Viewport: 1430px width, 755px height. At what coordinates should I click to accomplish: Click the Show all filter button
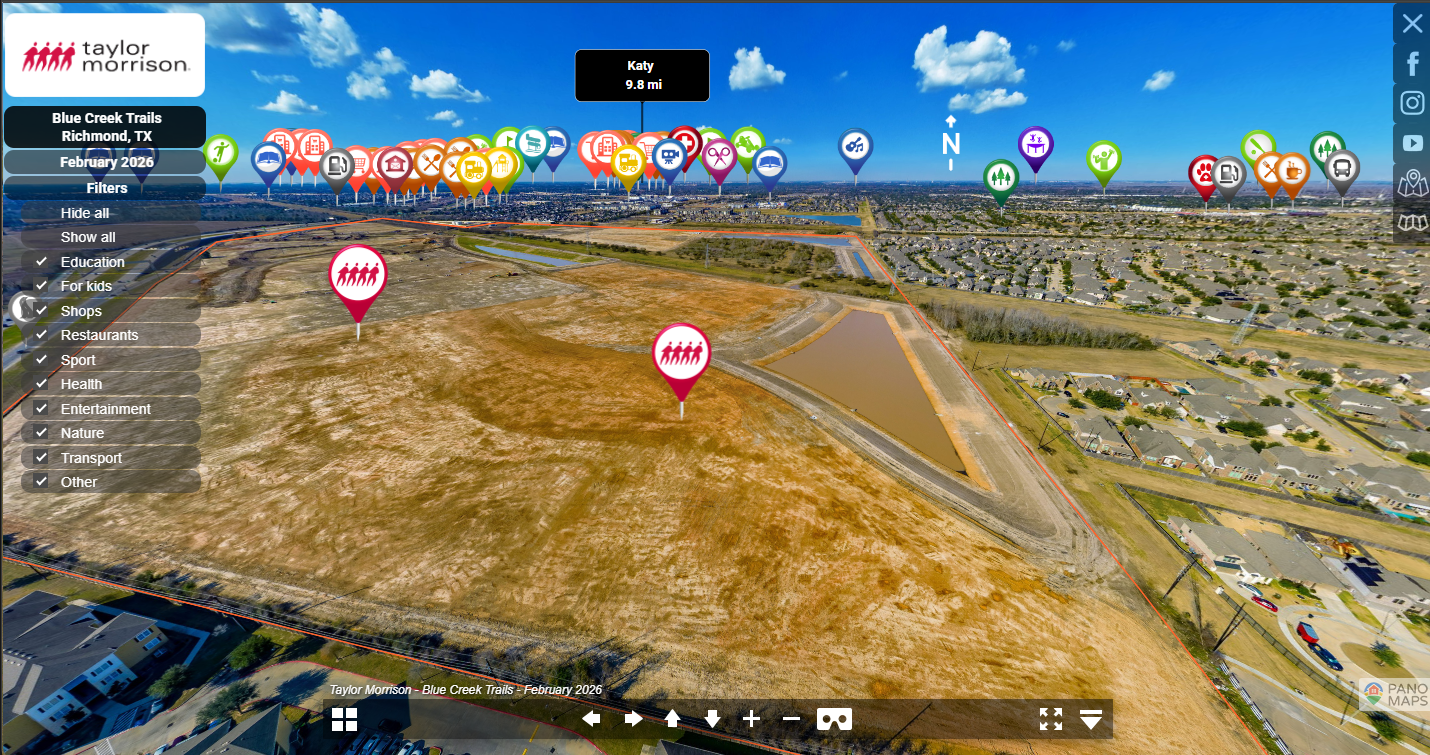point(88,237)
